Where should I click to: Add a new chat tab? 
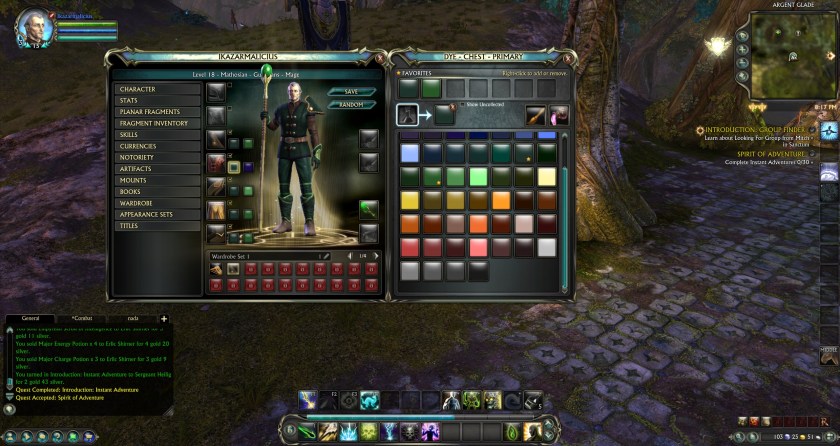(164, 318)
